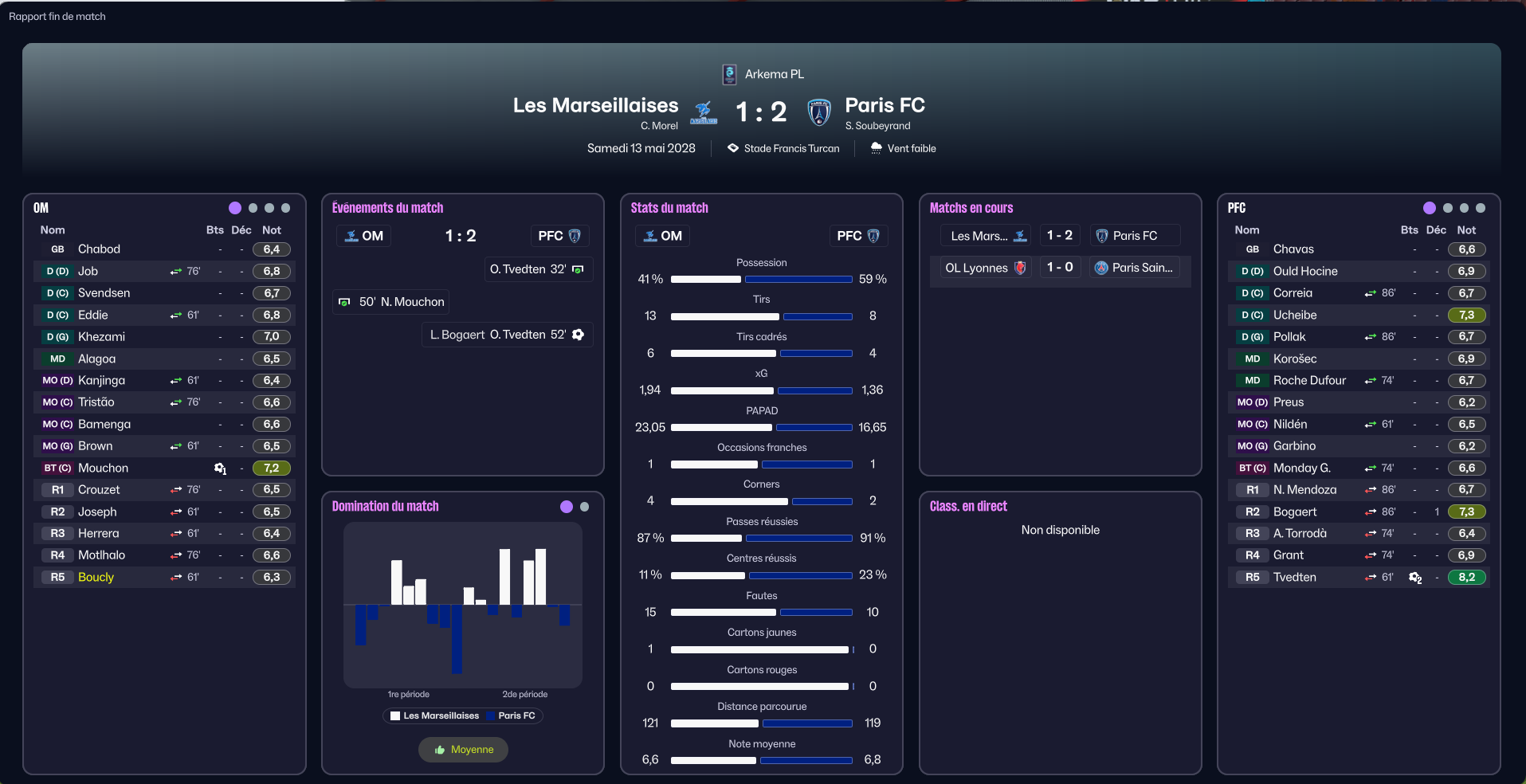Image resolution: width=1526 pixels, height=784 pixels.
Task: Select the O. Tvedten 32' event
Action: click(536, 269)
